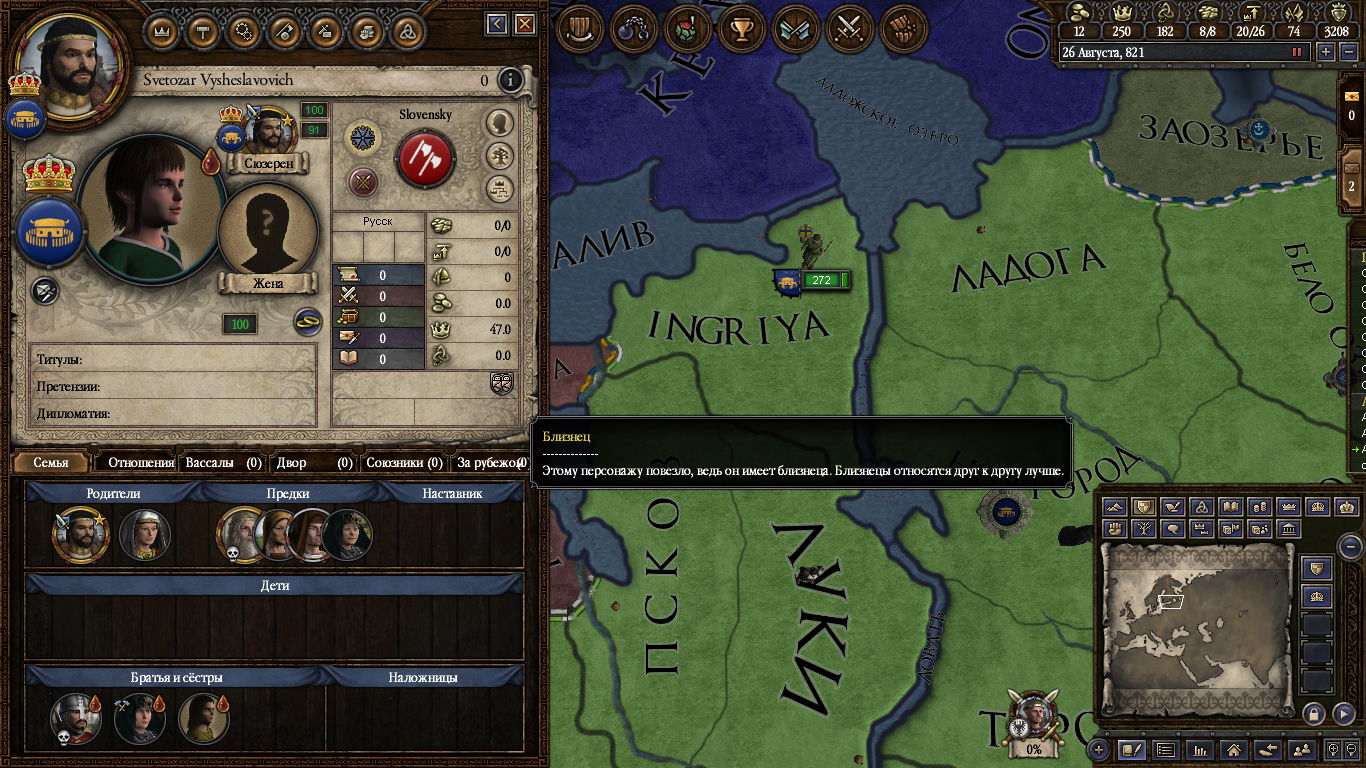Screen dimensions: 1366x768
Task: Select the Союзники tab
Action: tap(404, 463)
